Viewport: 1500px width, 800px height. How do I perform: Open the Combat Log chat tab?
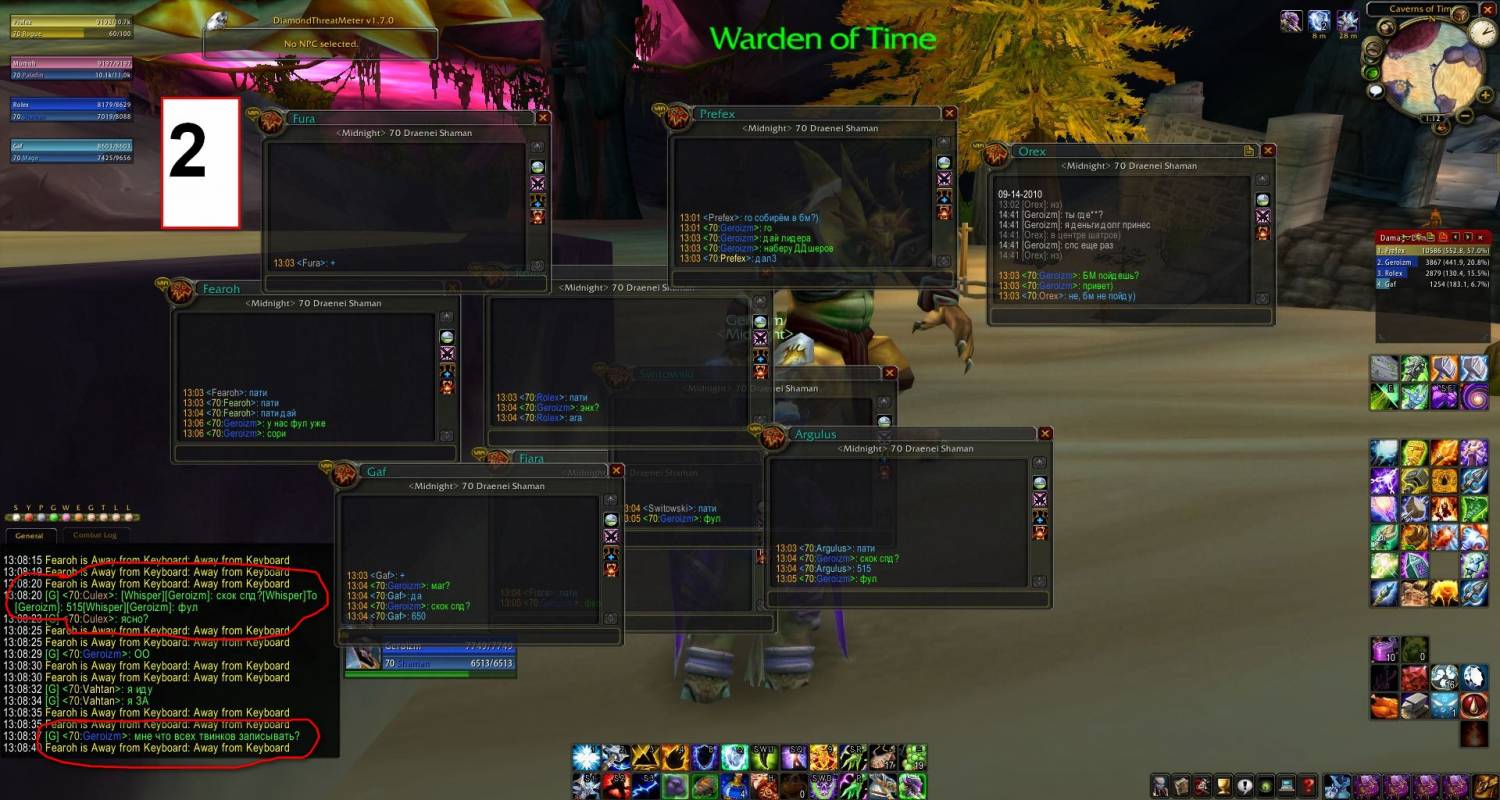click(x=95, y=535)
